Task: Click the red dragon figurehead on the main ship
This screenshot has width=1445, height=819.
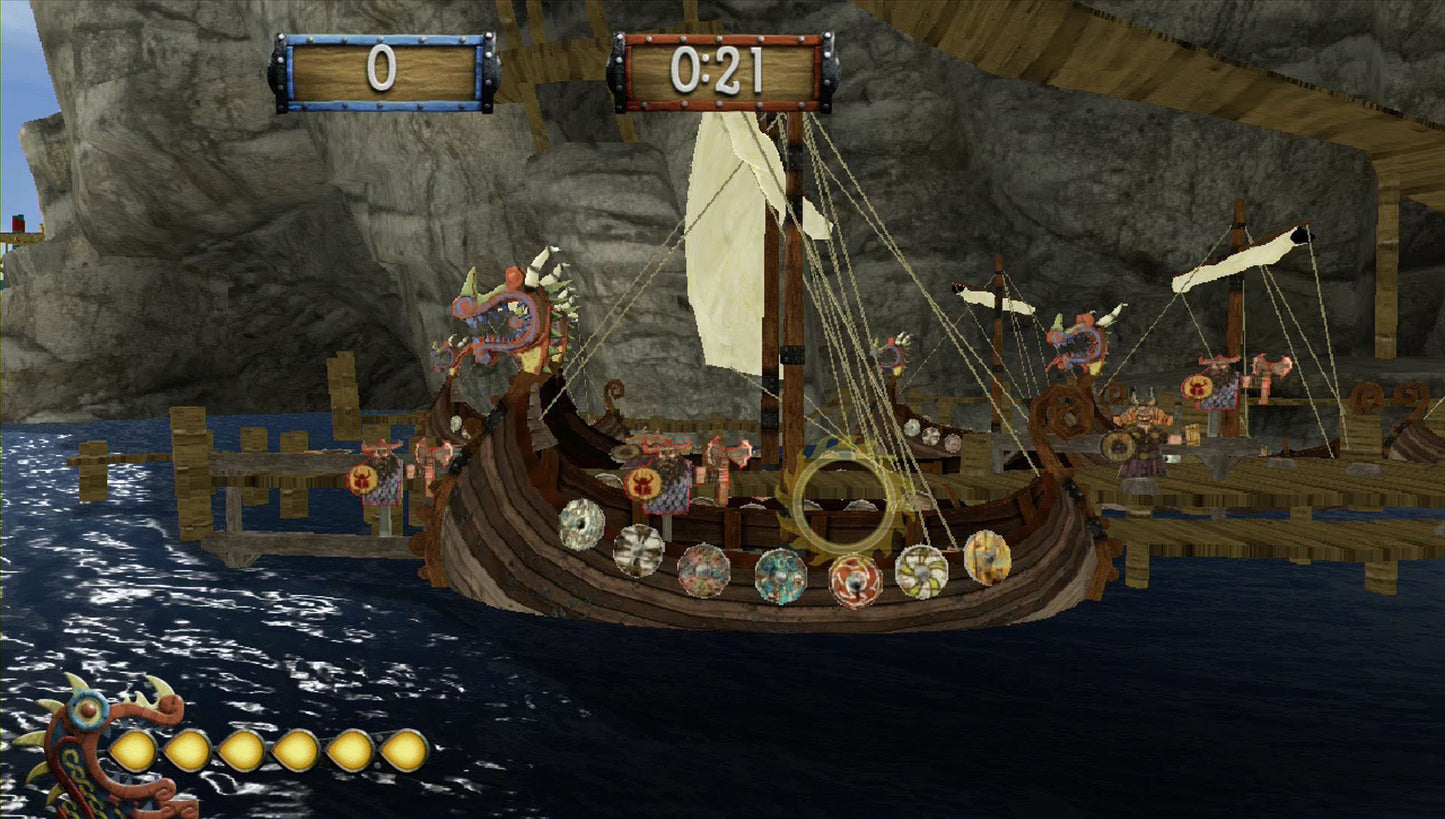Action: (x=505, y=320)
